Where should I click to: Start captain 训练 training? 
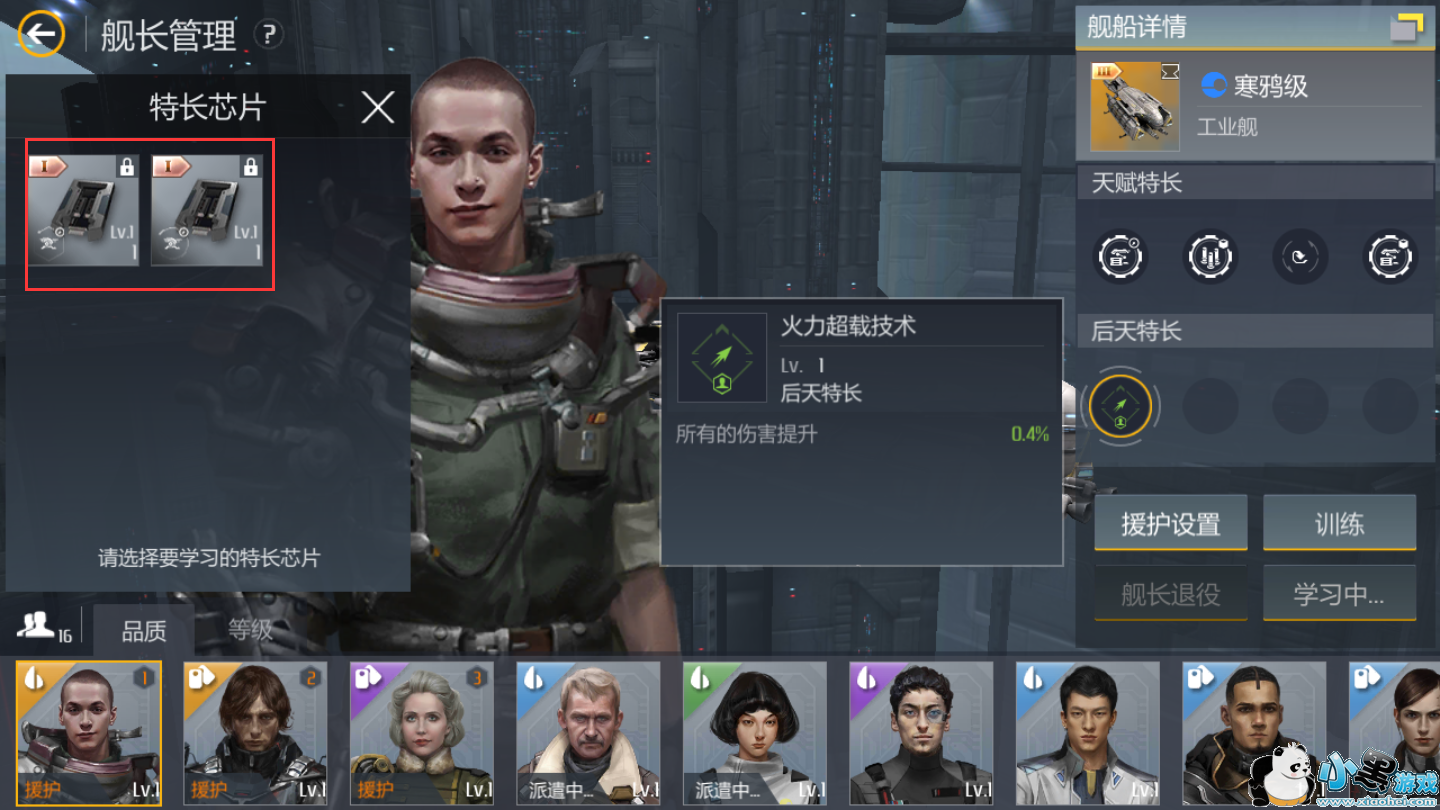click(1339, 523)
